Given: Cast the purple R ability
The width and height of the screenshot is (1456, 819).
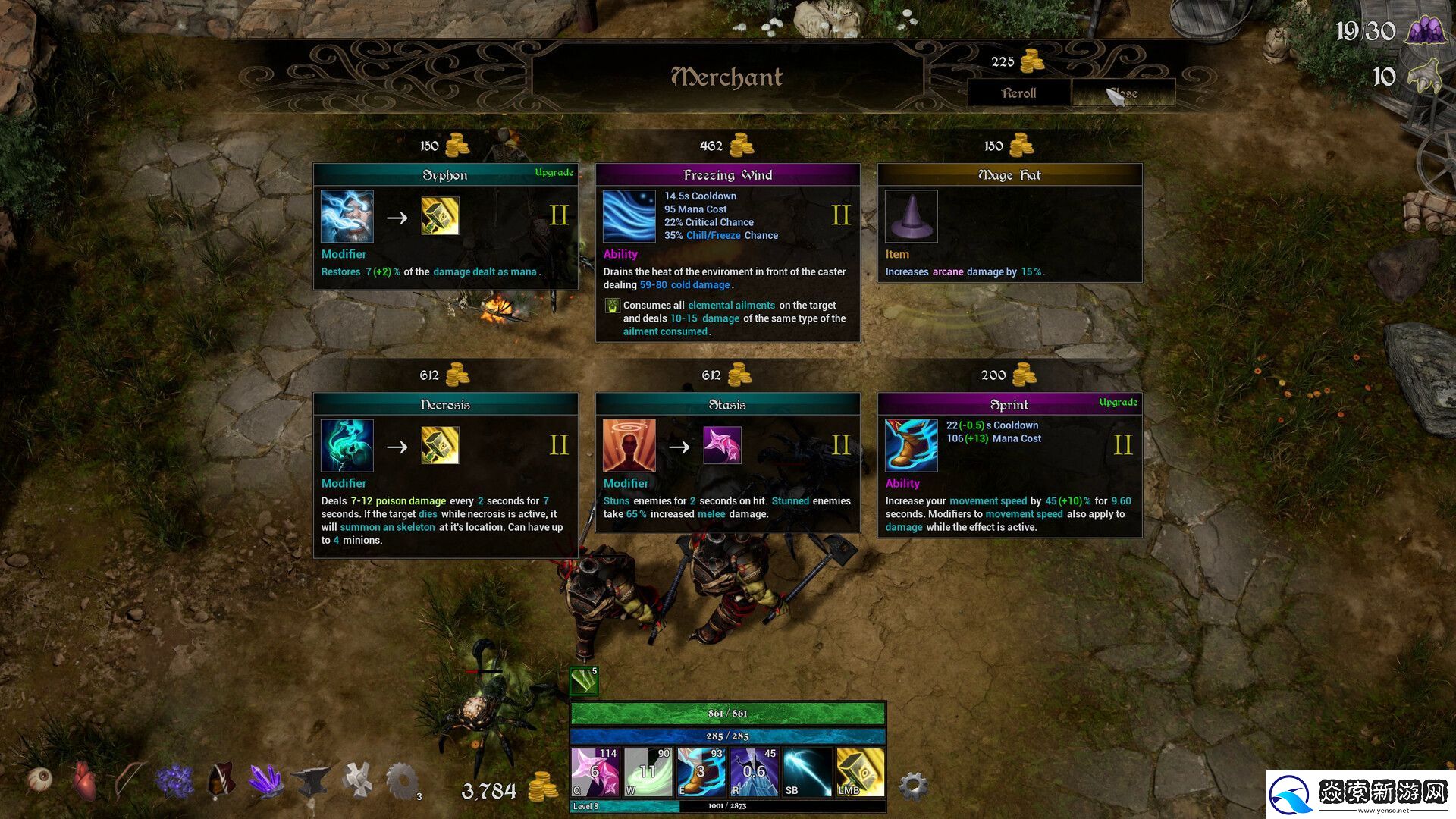Looking at the screenshot, I should pos(754,772).
